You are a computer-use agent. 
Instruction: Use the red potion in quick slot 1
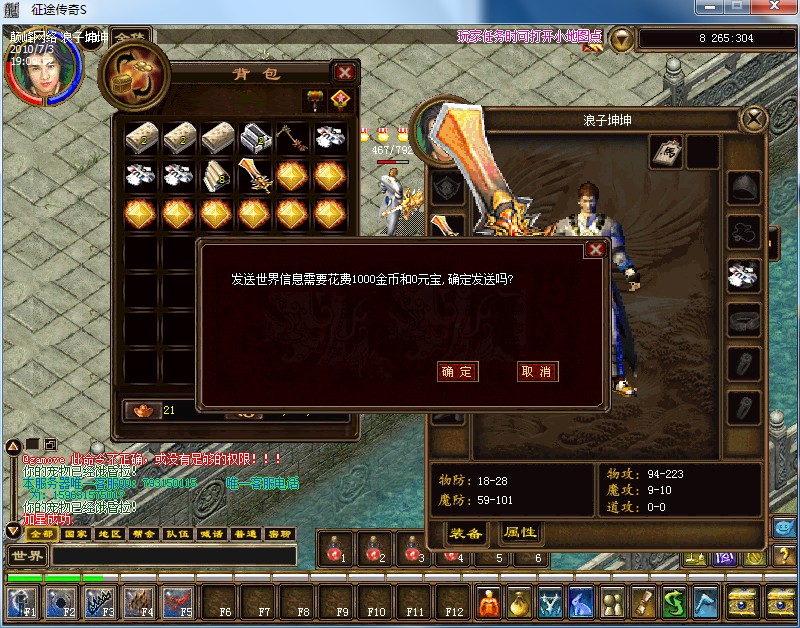(x=337, y=549)
